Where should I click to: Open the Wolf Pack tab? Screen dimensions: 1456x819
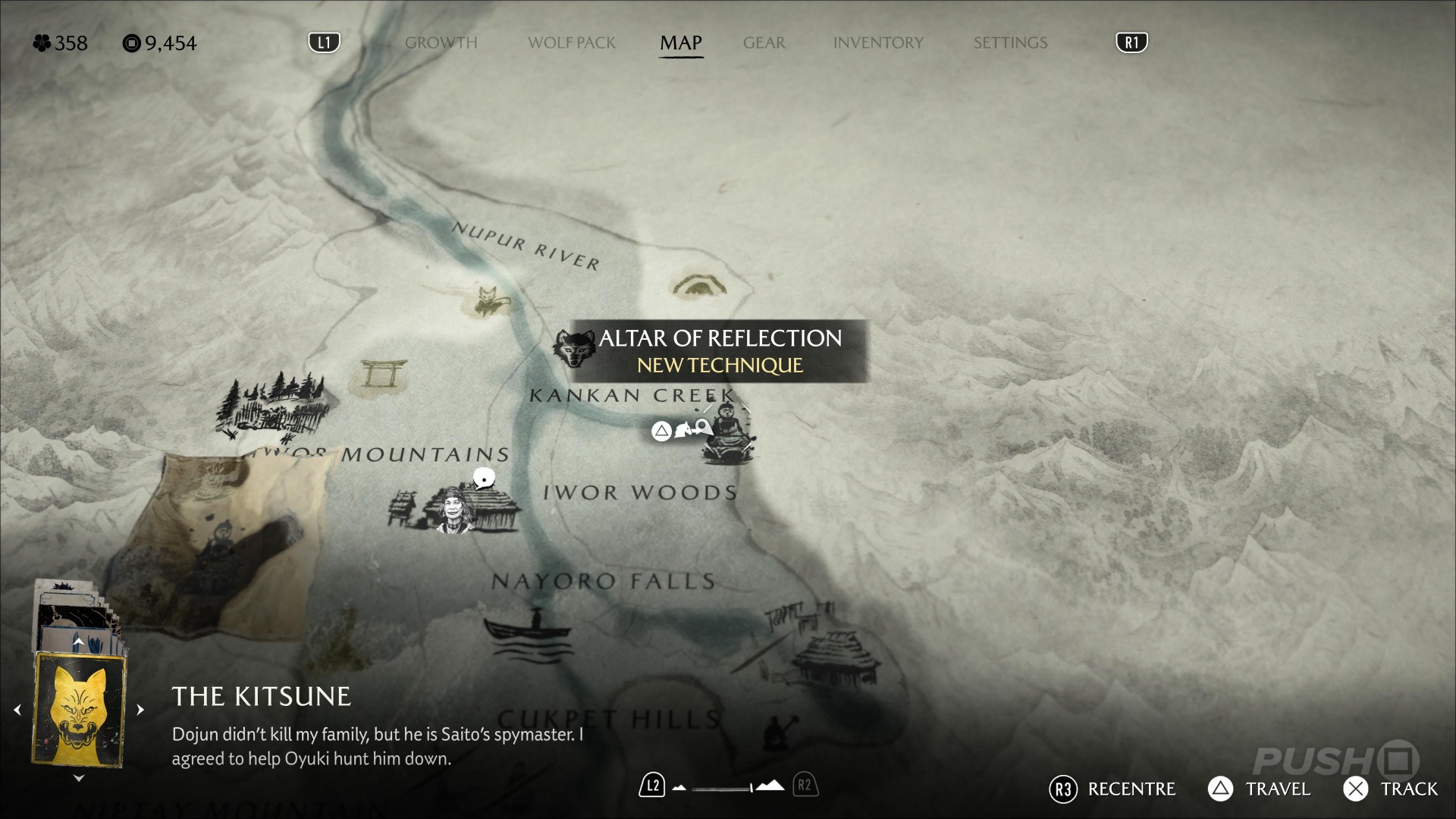tap(572, 43)
